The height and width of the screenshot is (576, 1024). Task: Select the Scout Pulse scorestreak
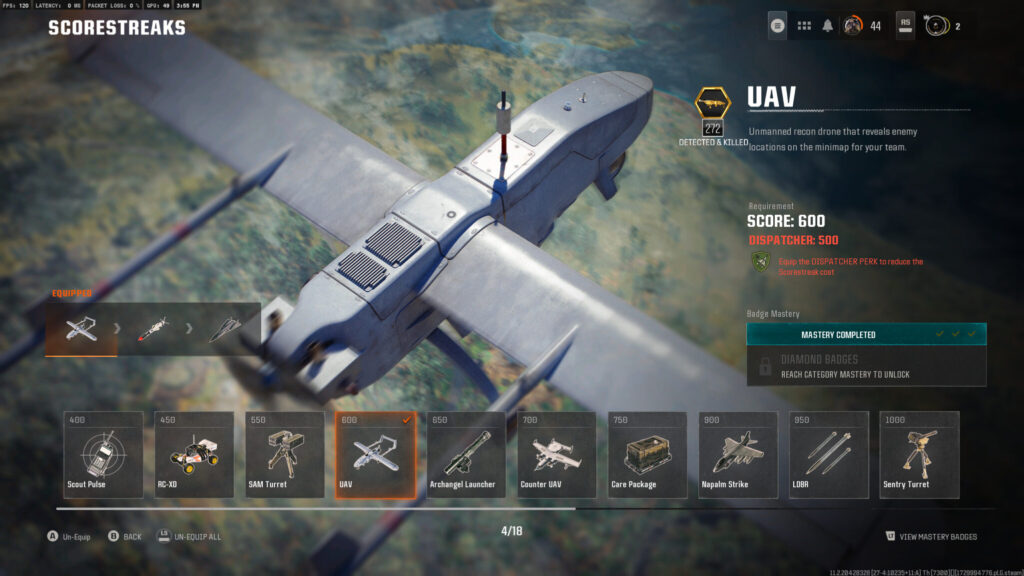click(103, 455)
